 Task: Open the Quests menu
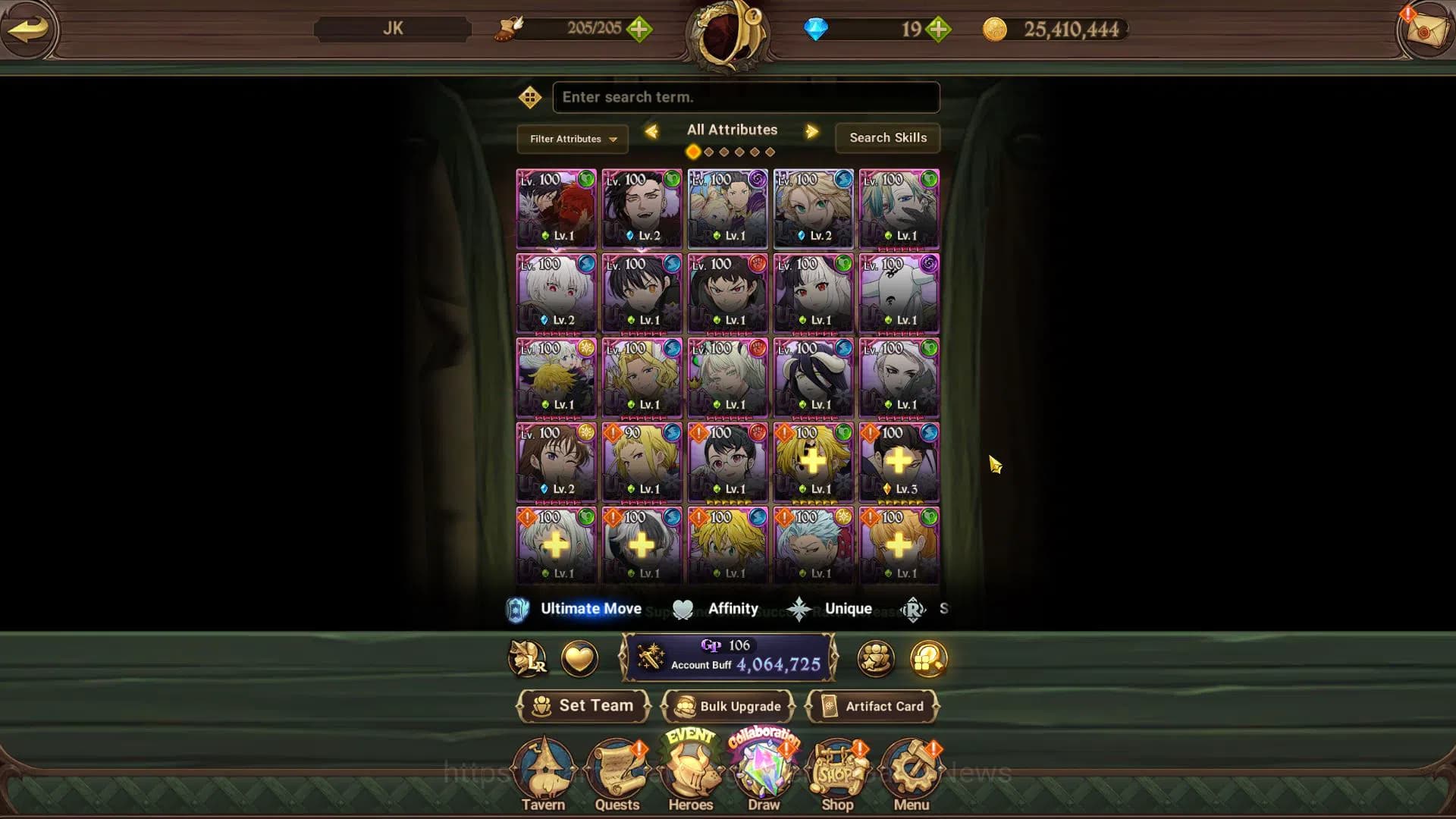(x=617, y=773)
